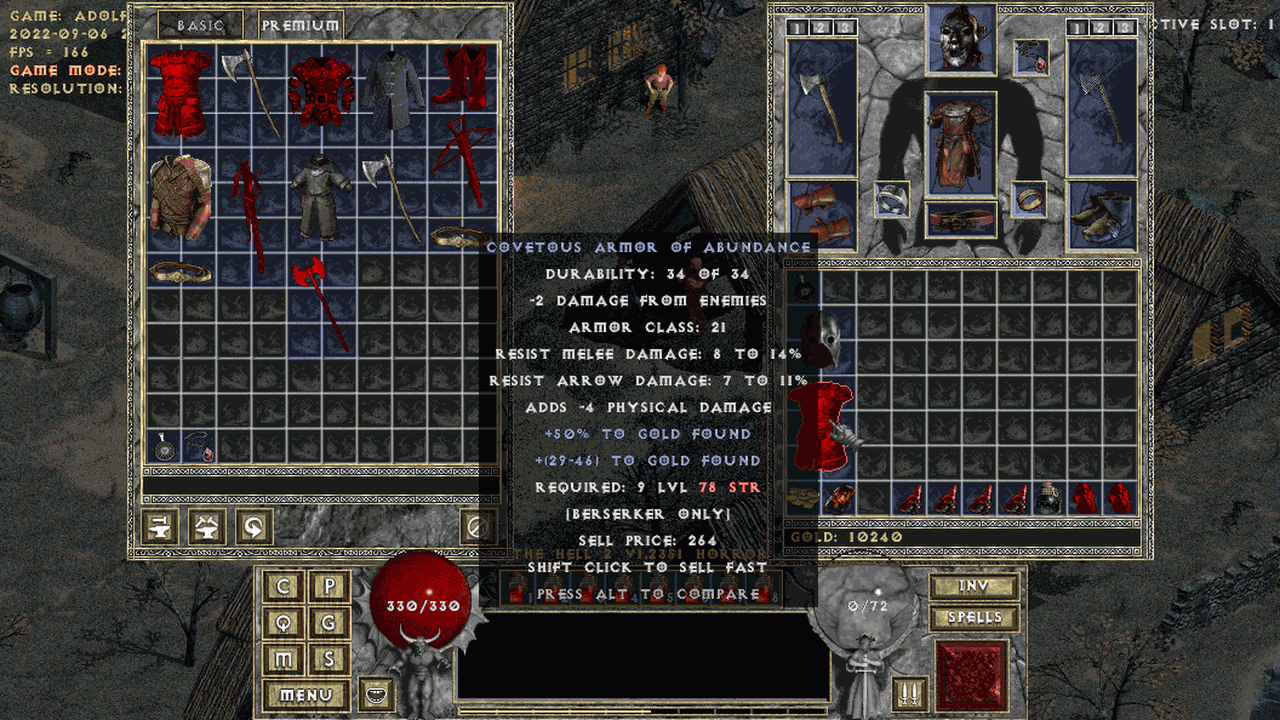The width and height of the screenshot is (1280, 720).
Task: Open the game Menu button
Action: tap(307, 695)
